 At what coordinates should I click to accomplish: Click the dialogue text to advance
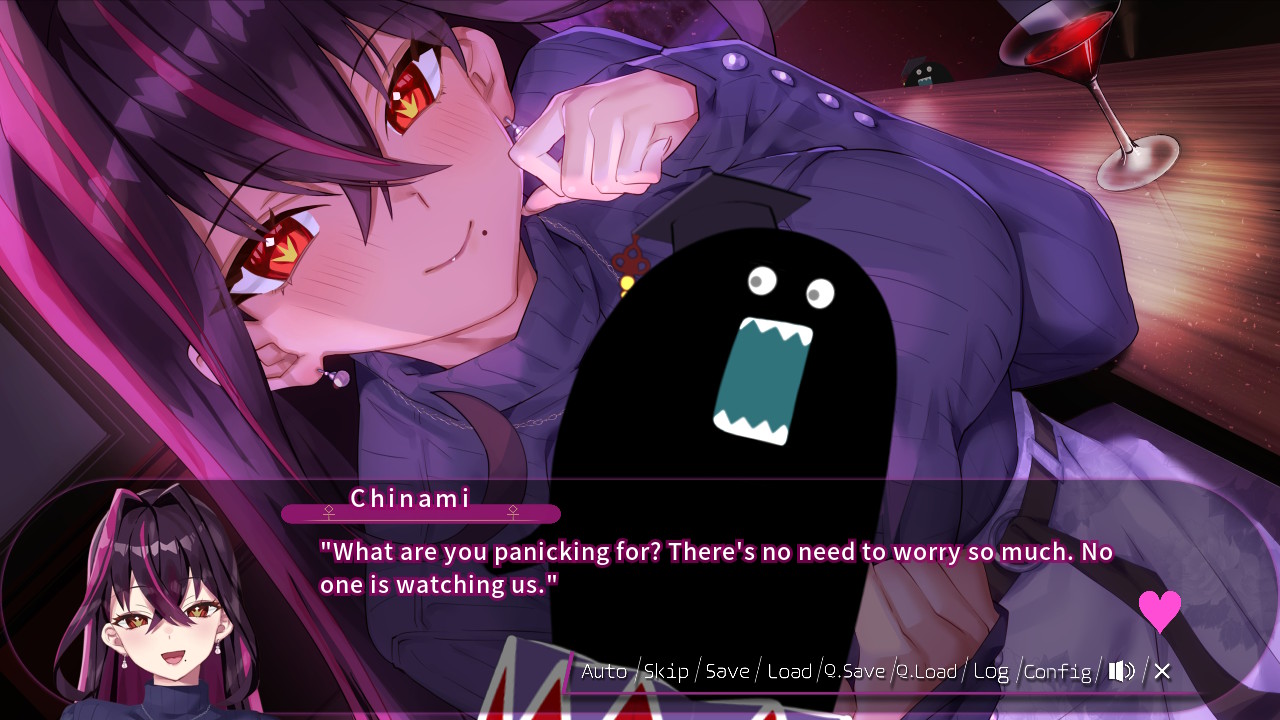700,567
